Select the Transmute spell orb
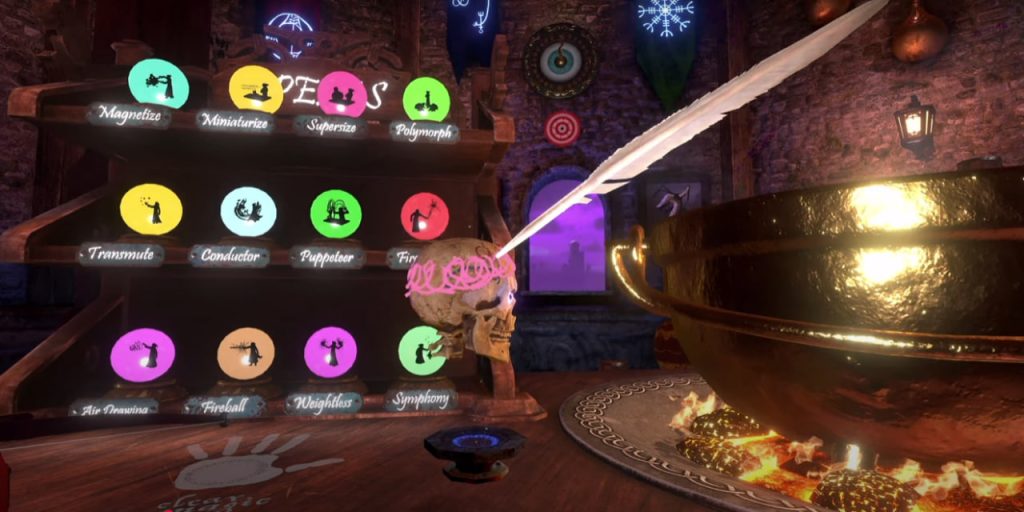The width and height of the screenshot is (1024, 512). (x=151, y=209)
